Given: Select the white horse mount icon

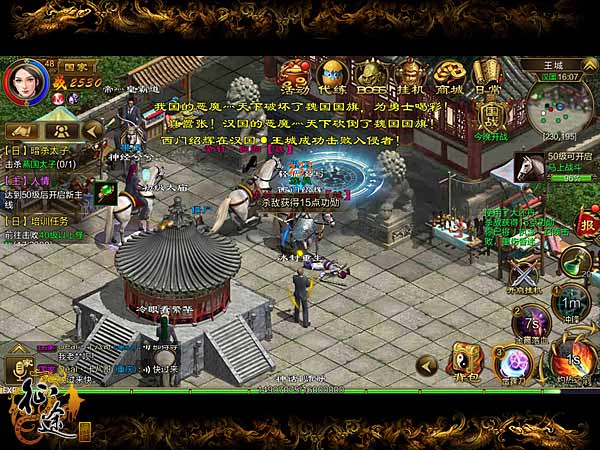Looking at the screenshot, I should (531, 168).
